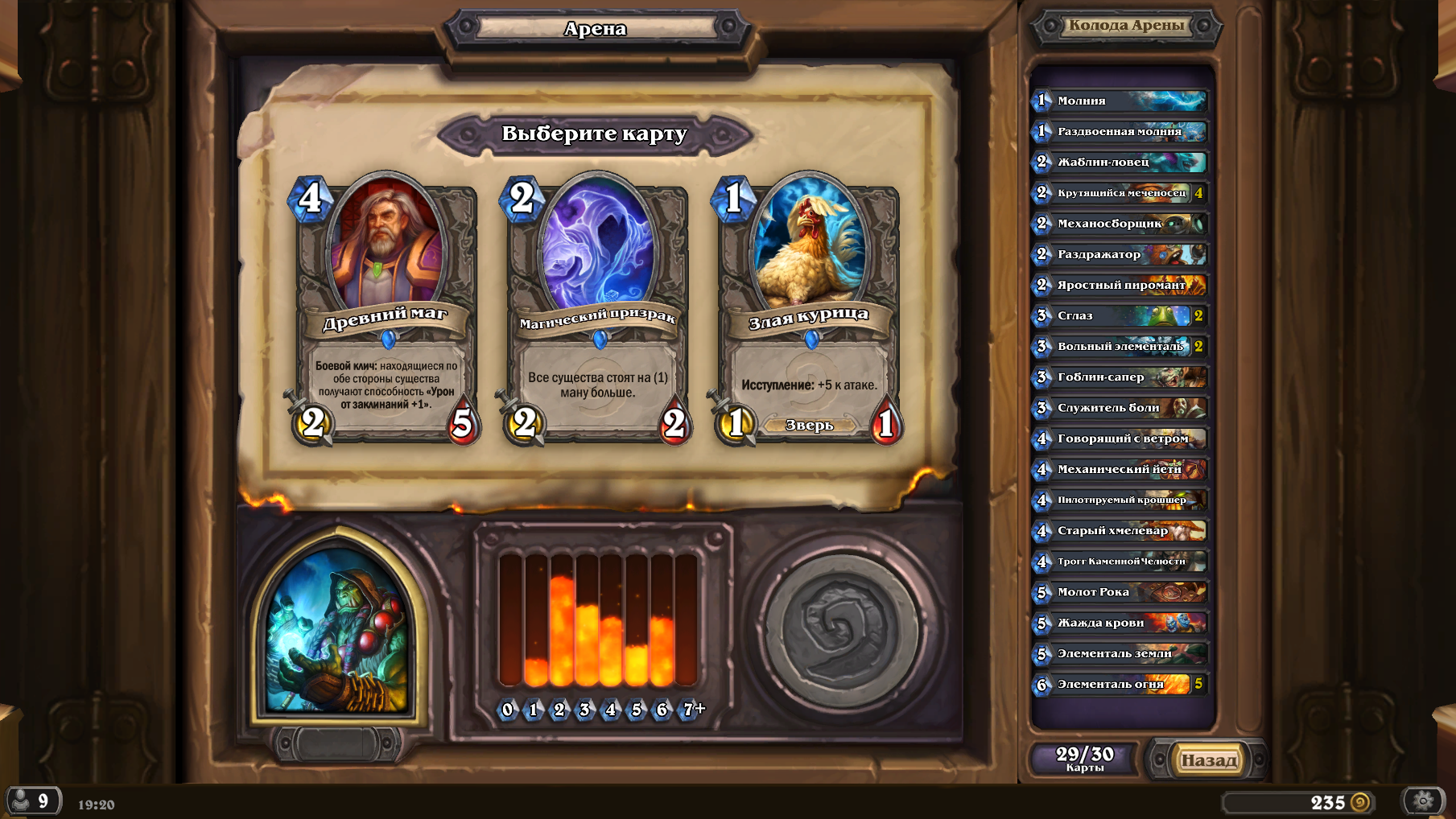
Task: Select the Злая курица card
Action: pyautogui.click(x=808, y=310)
